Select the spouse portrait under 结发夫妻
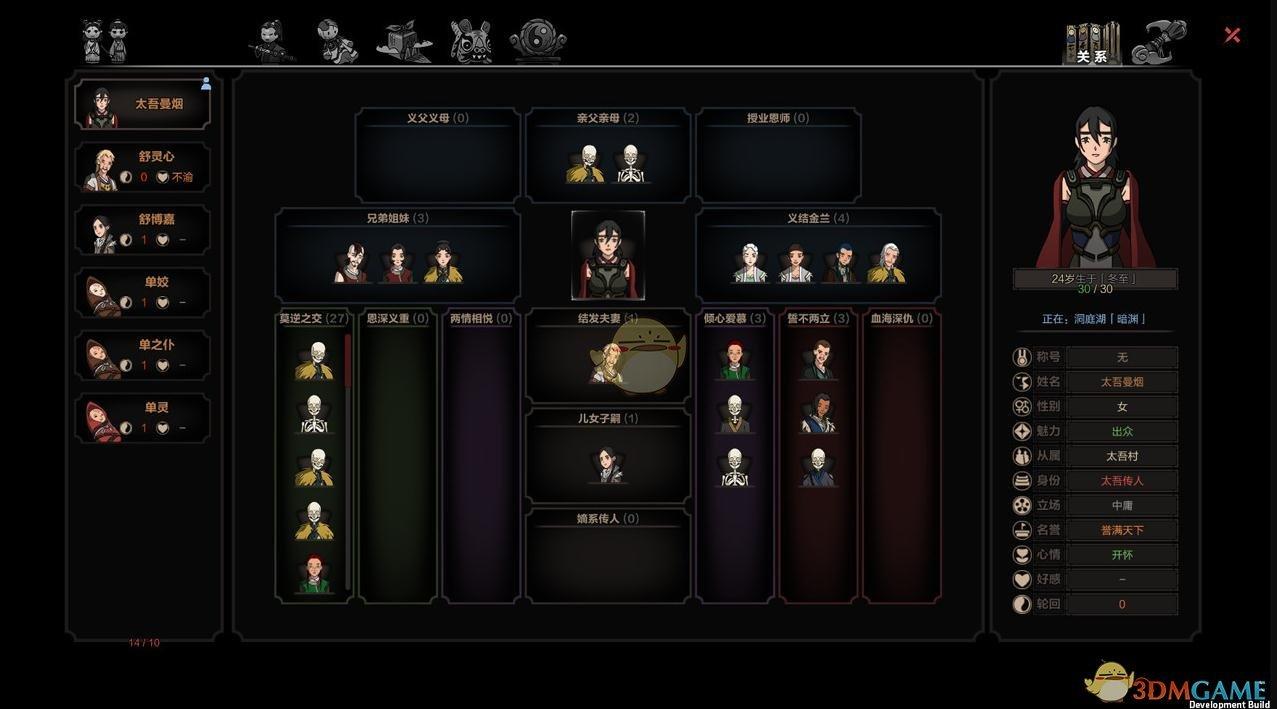The width and height of the screenshot is (1277, 709). [607, 362]
